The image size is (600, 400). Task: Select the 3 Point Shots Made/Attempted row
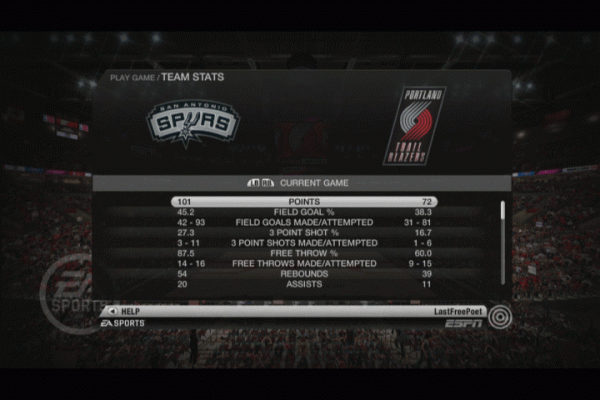point(303,243)
